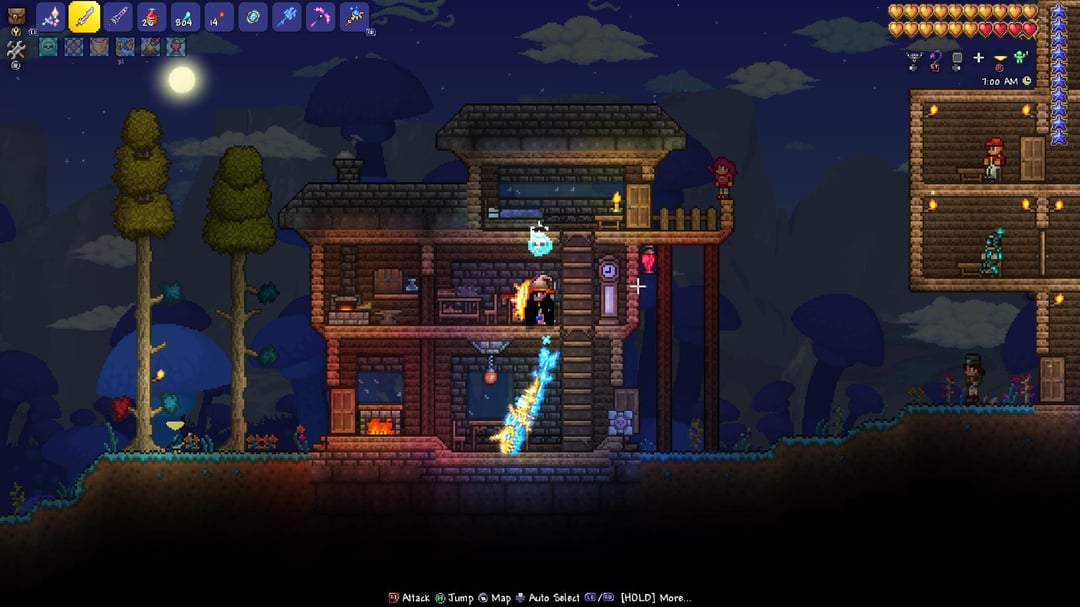Click the teal face buff icon

pyautogui.click(x=48, y=46)
